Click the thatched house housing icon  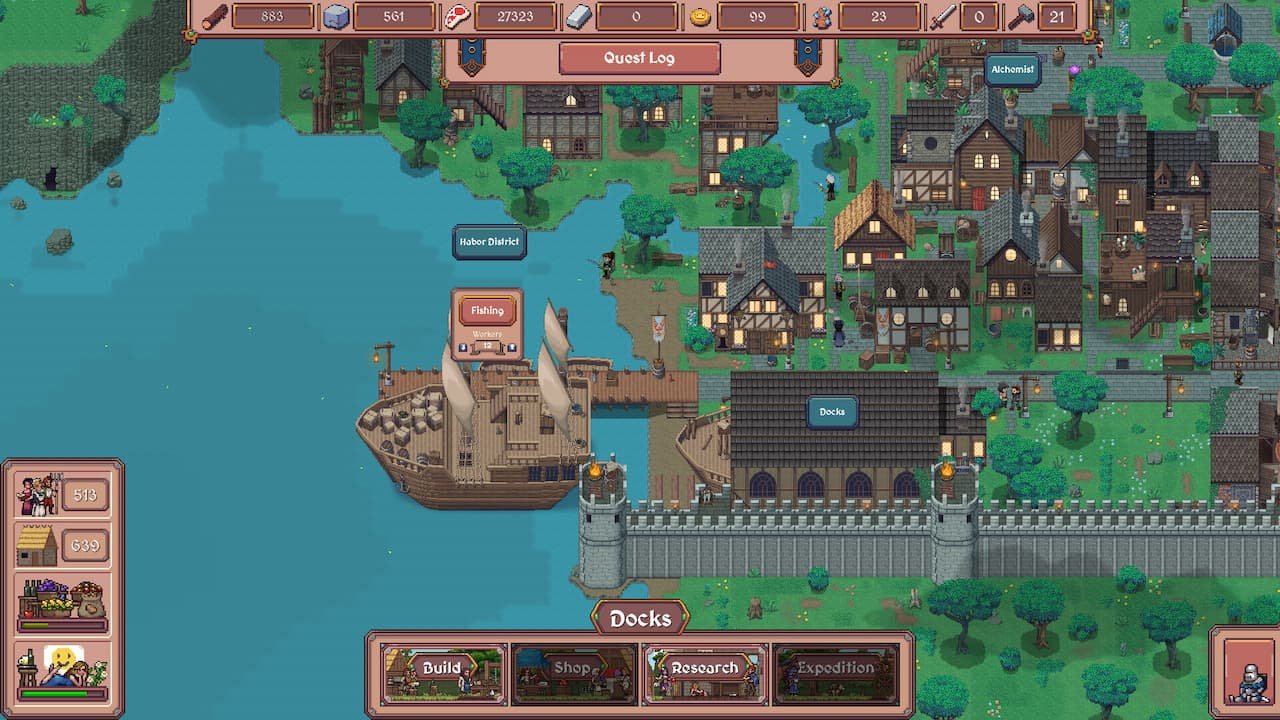(38, 546)
